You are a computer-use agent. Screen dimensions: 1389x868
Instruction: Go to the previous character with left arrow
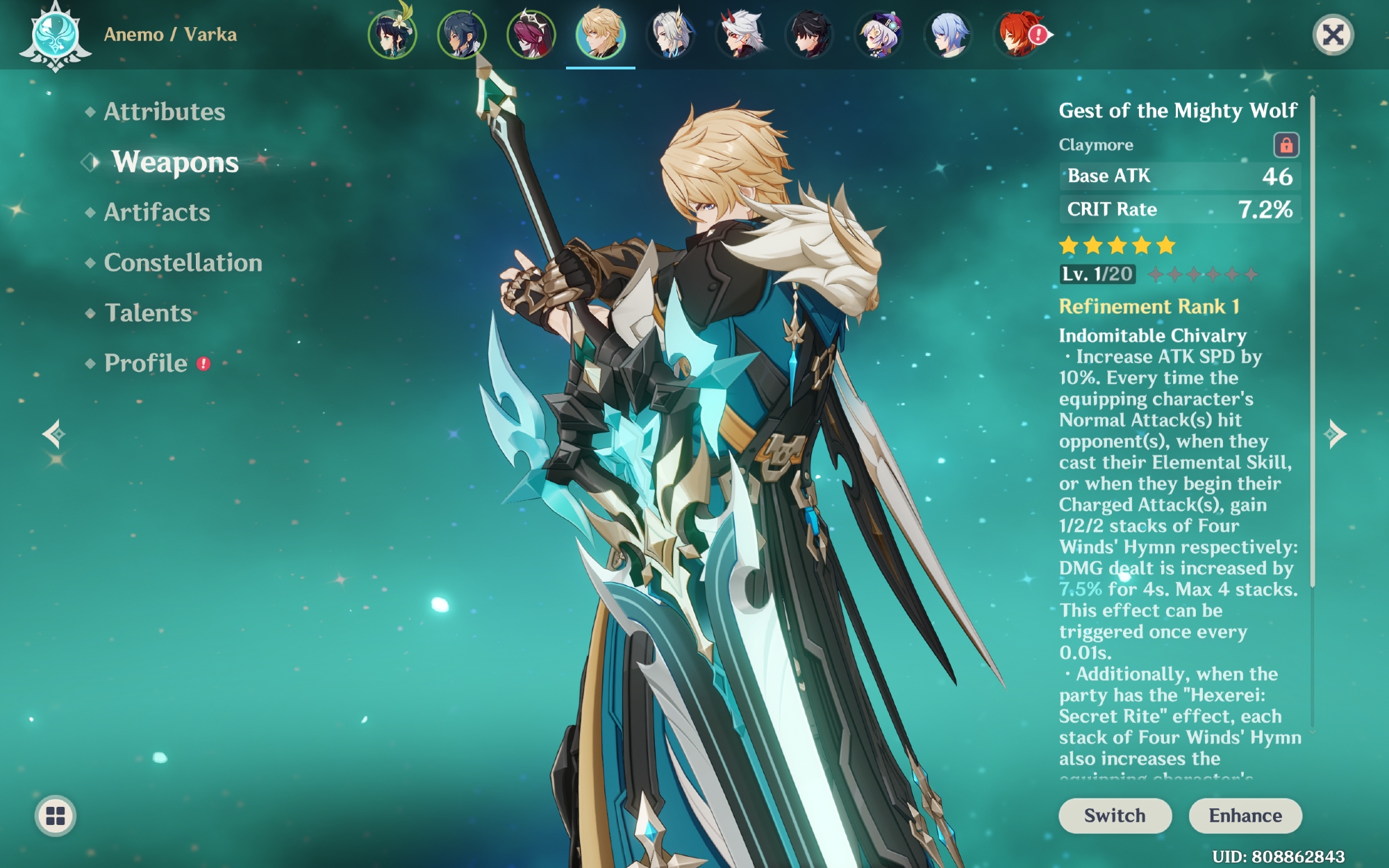[53, 434]
